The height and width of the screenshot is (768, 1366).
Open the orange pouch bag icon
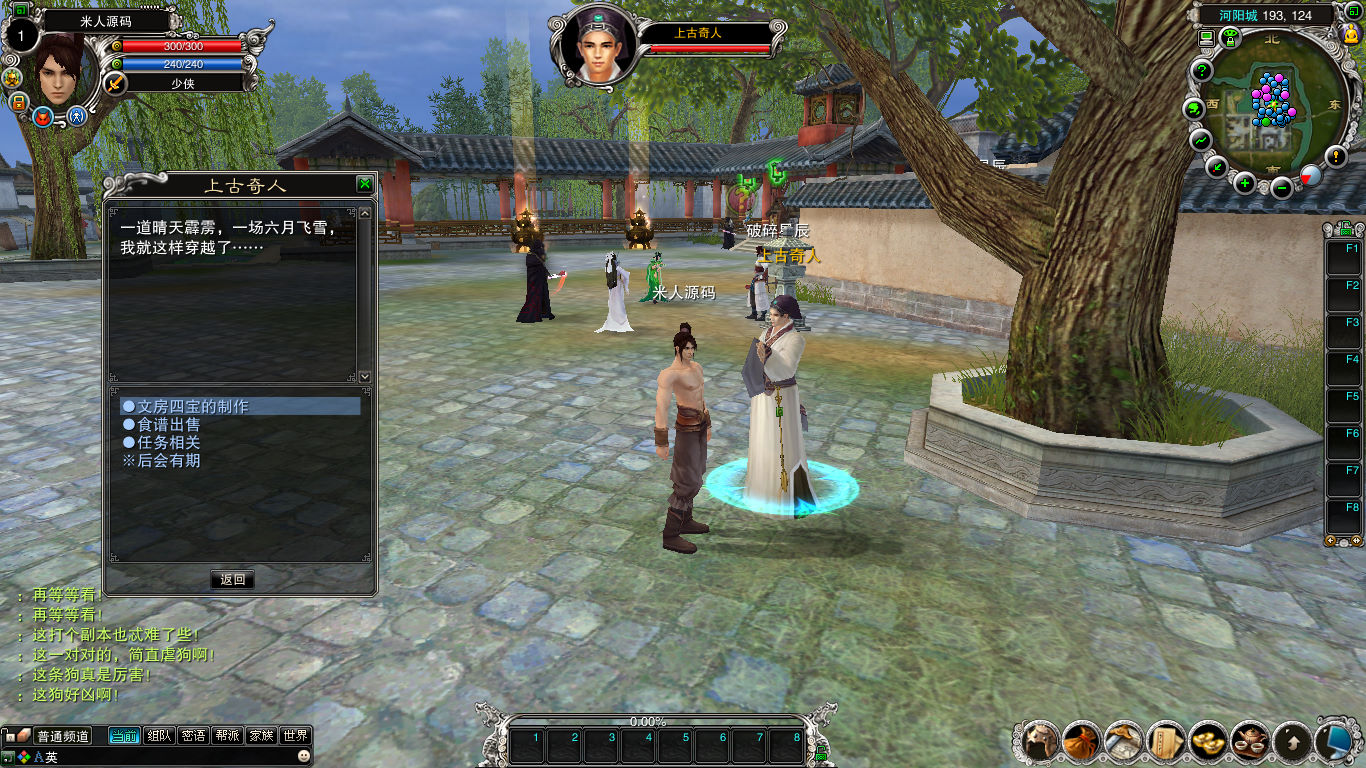click(1082, 741)
